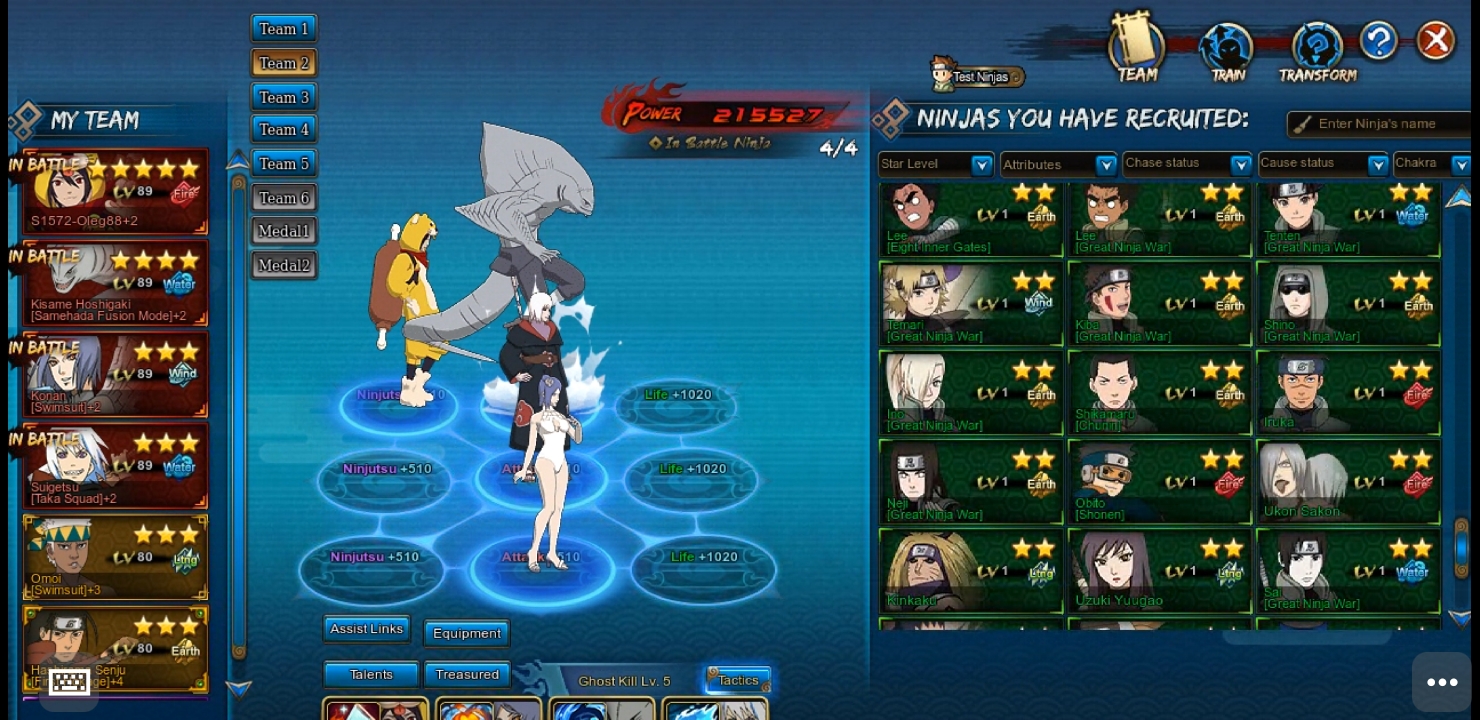Expand the Chase status dropdown
The height and width of the screenshot is (720, 1480).
coord(1187,163)
